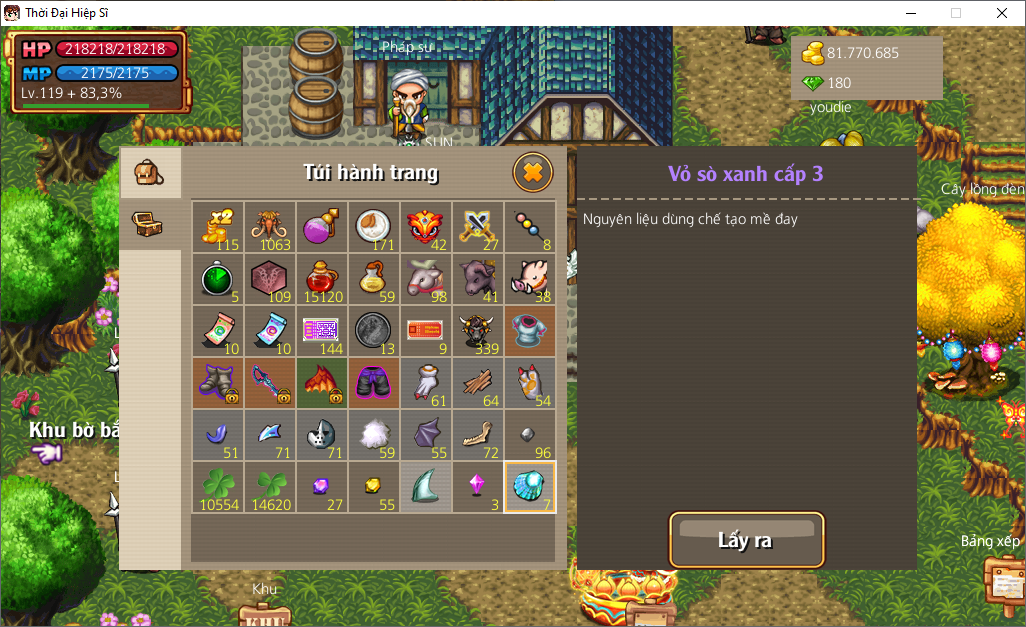Switch to the backpack tab
This screenshot has height=627, width=1026.
(x=149, y=173)
